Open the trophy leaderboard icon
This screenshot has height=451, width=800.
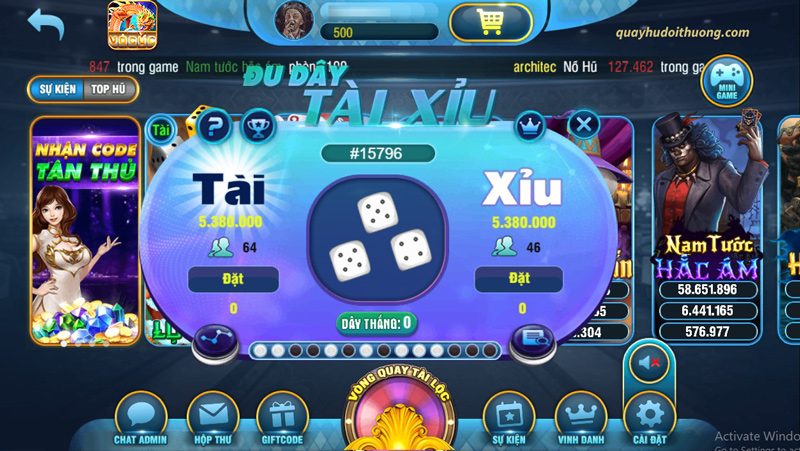[x=258, y=127]
